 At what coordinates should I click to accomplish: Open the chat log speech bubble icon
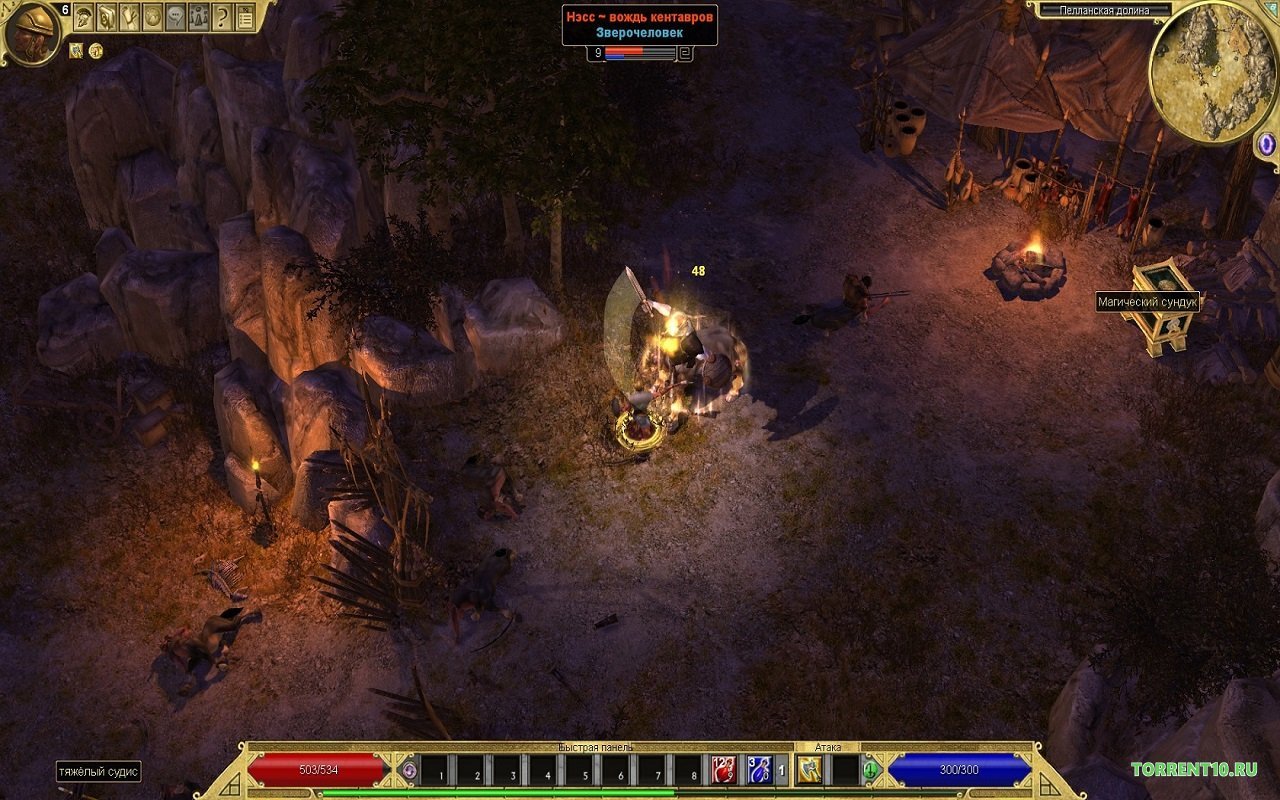point(176,17)
